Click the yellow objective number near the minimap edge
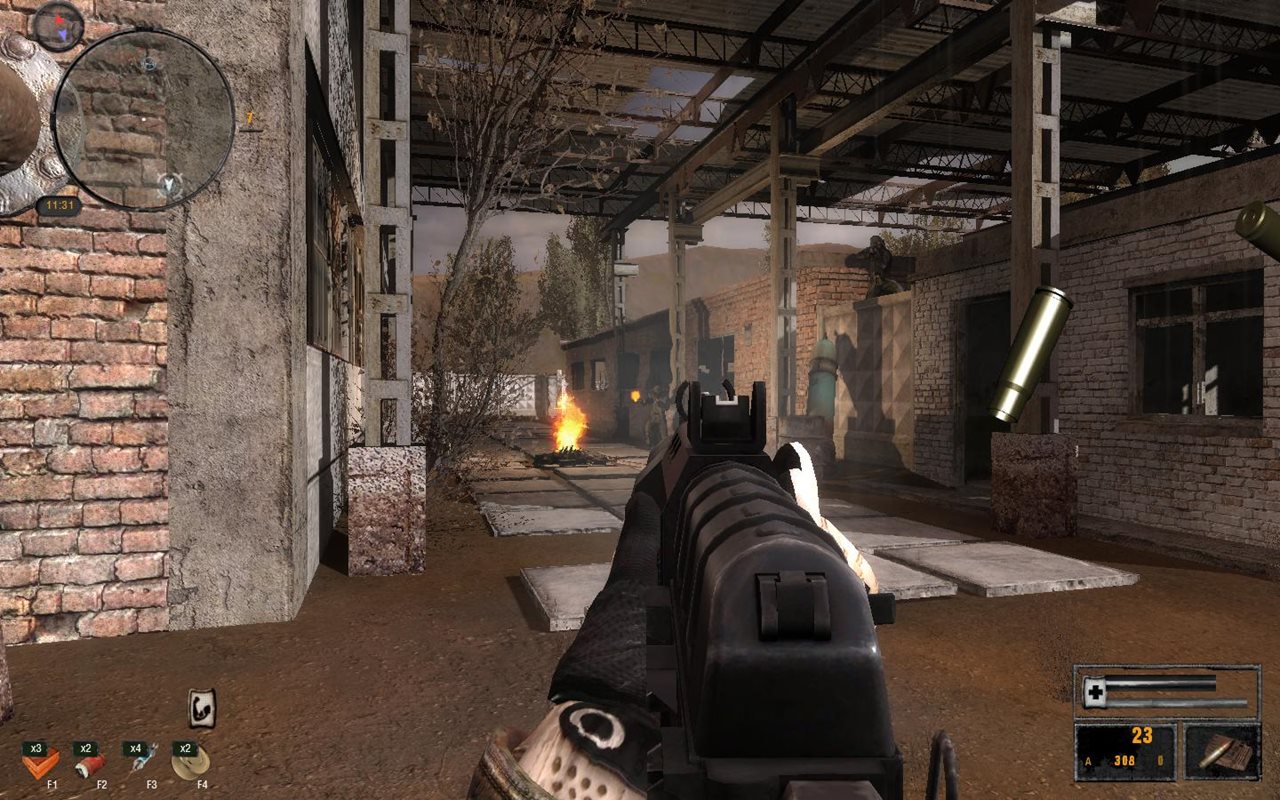1280x800 pixels. coord(249,118)
